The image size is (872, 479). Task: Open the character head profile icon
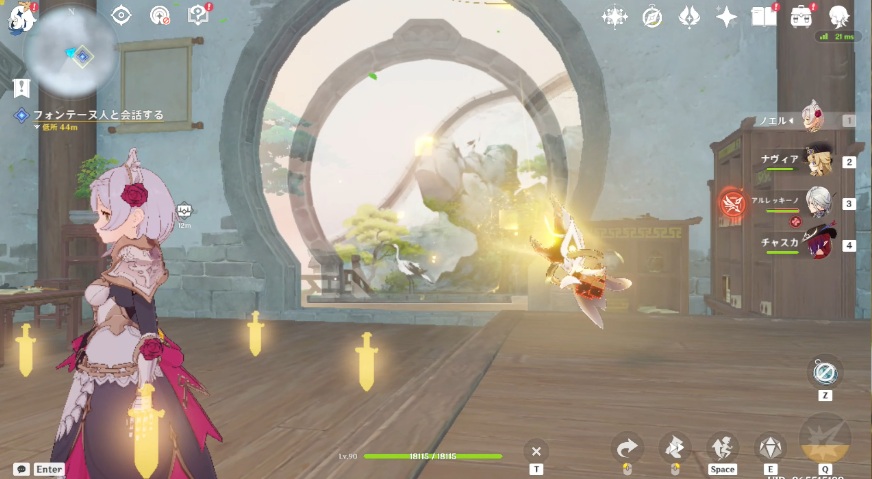coord(839,15)
